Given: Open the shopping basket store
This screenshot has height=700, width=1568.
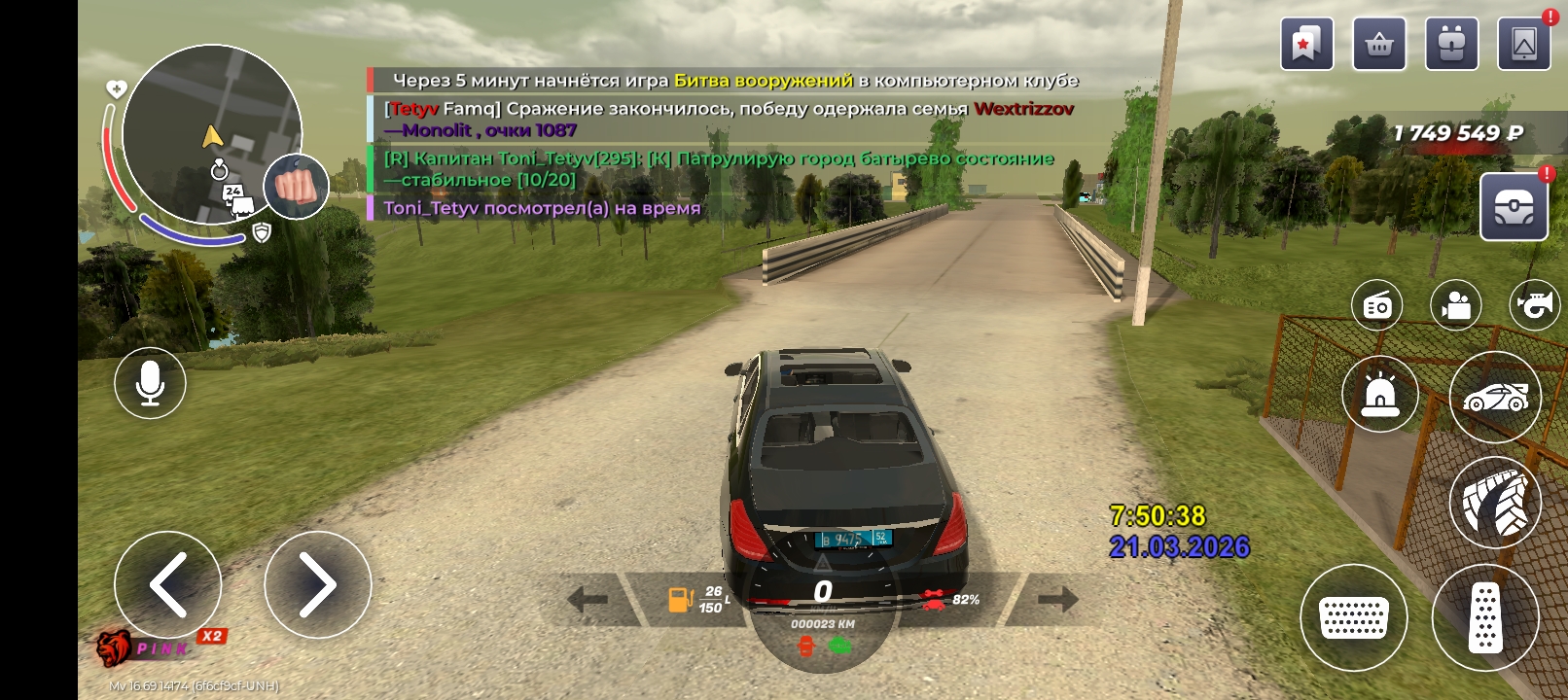Looking at the screenshot, I should [x=1379, y=44].
